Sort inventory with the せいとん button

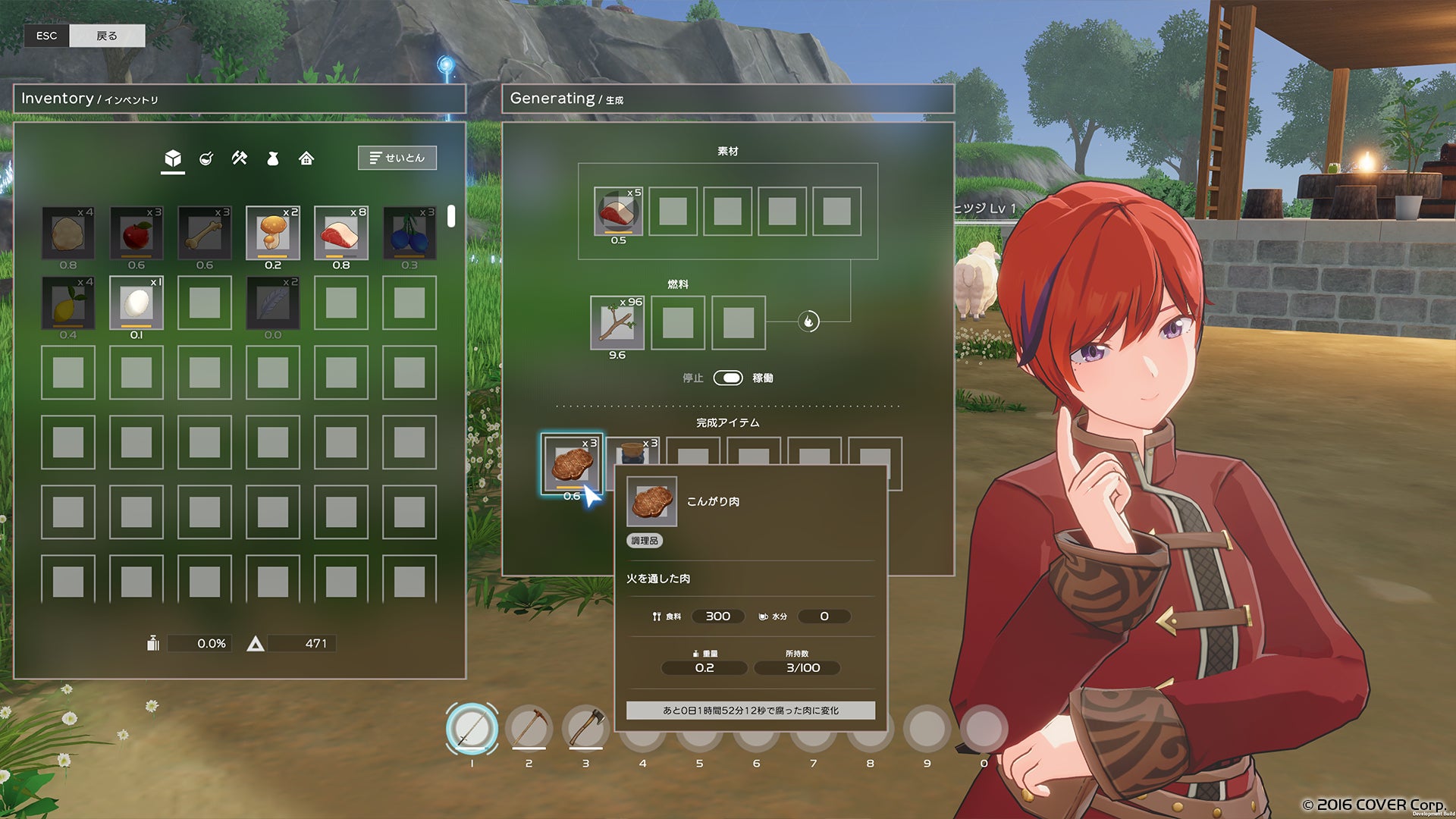pyautogui.click(x=397, y=158)
